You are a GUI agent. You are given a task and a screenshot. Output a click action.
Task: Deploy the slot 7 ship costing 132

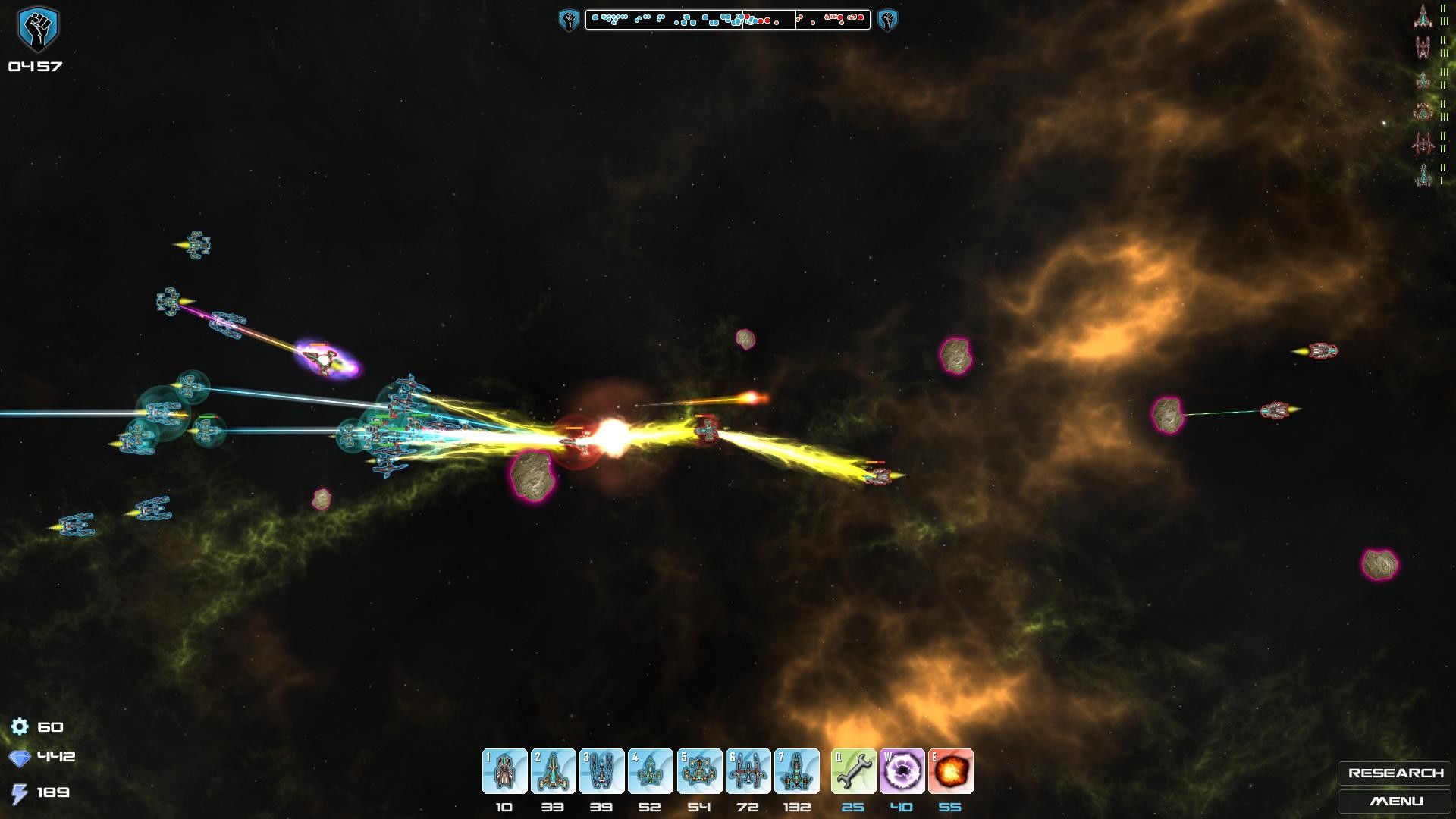796,771
